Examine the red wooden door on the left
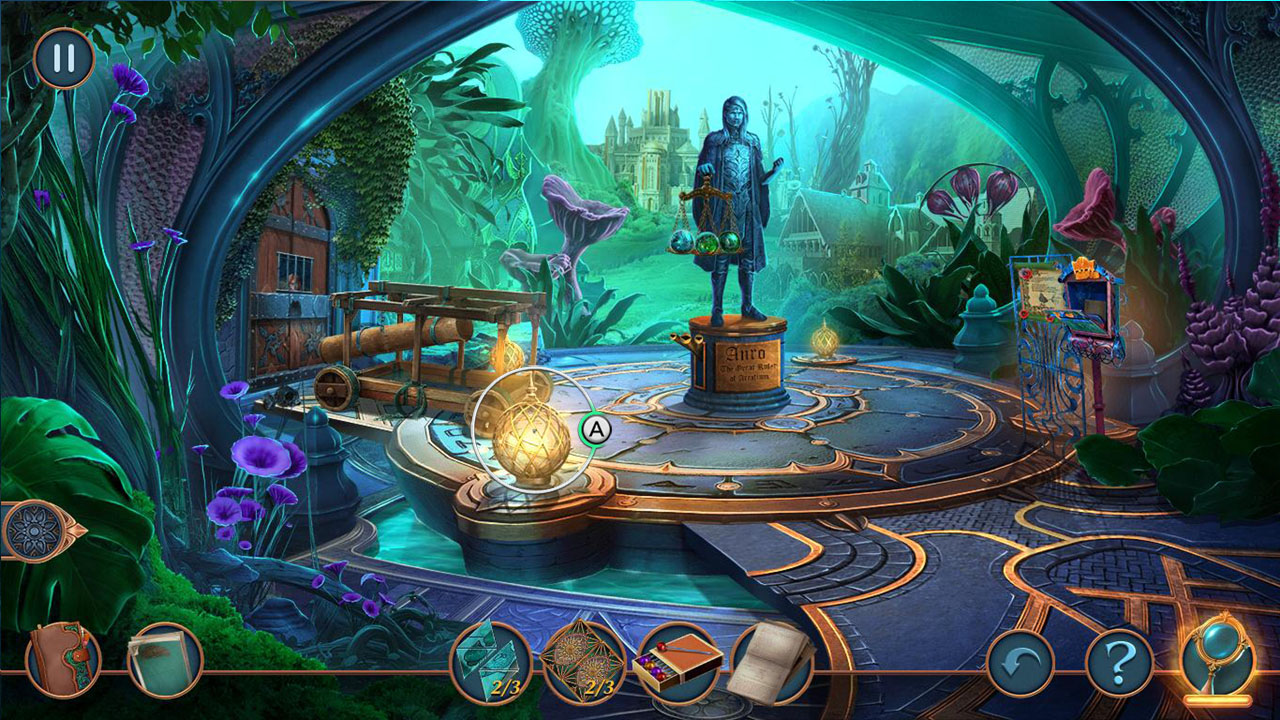The width and height of the screenshot is (1280, 720). [292, 270]
